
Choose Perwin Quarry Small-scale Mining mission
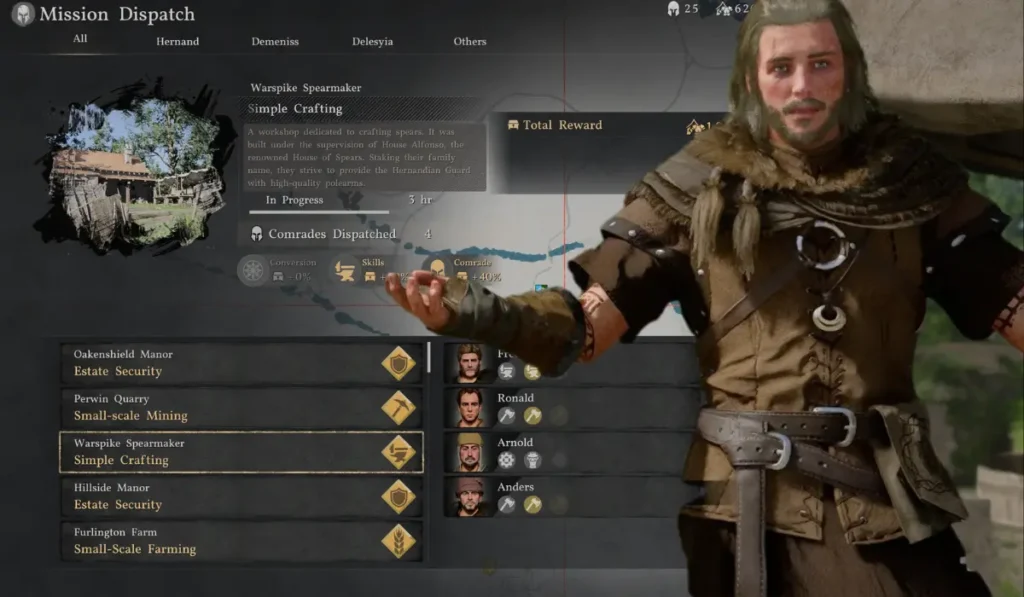click(x=241, y=407)
